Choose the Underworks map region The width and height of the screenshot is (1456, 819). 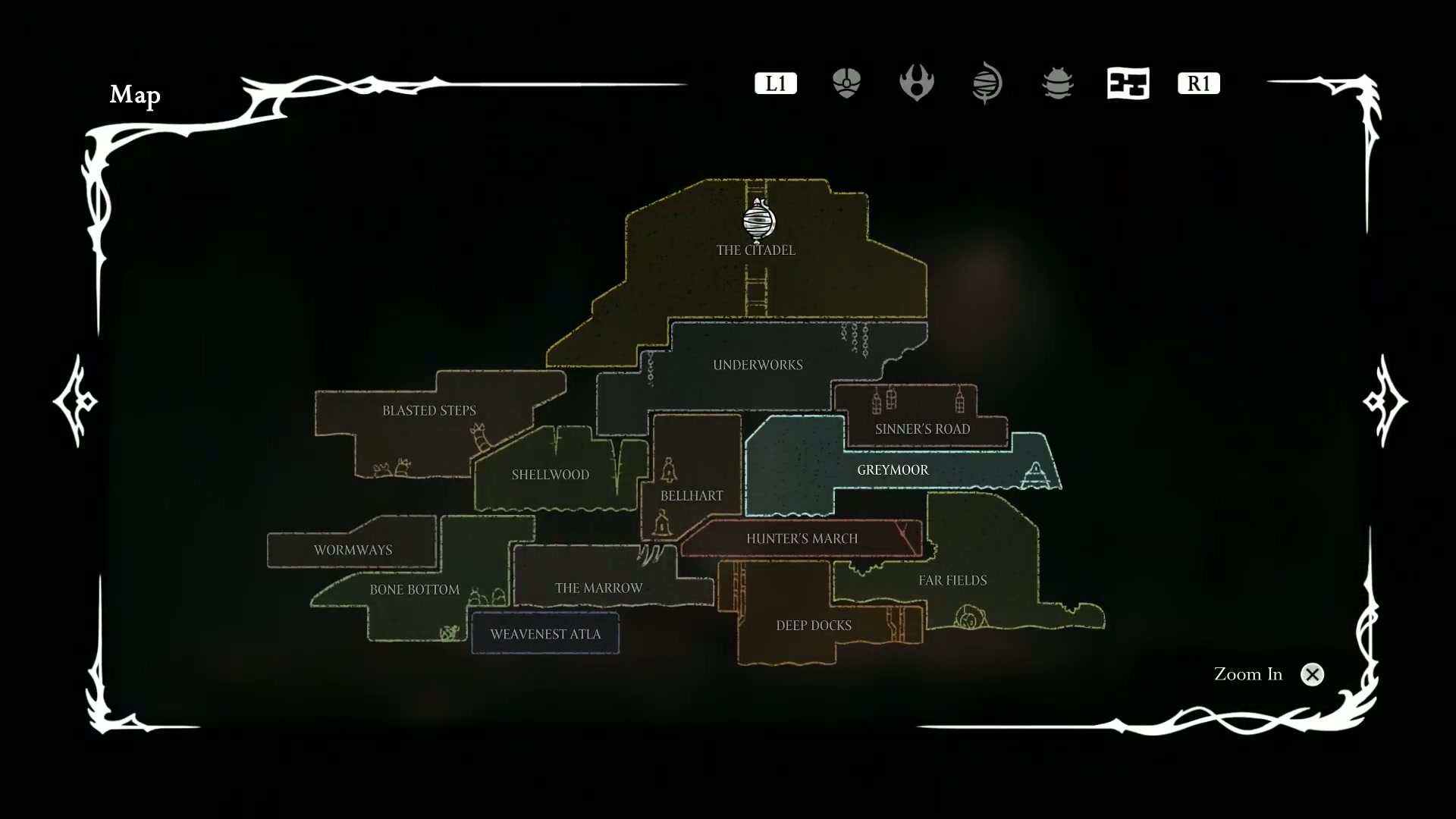758,365
